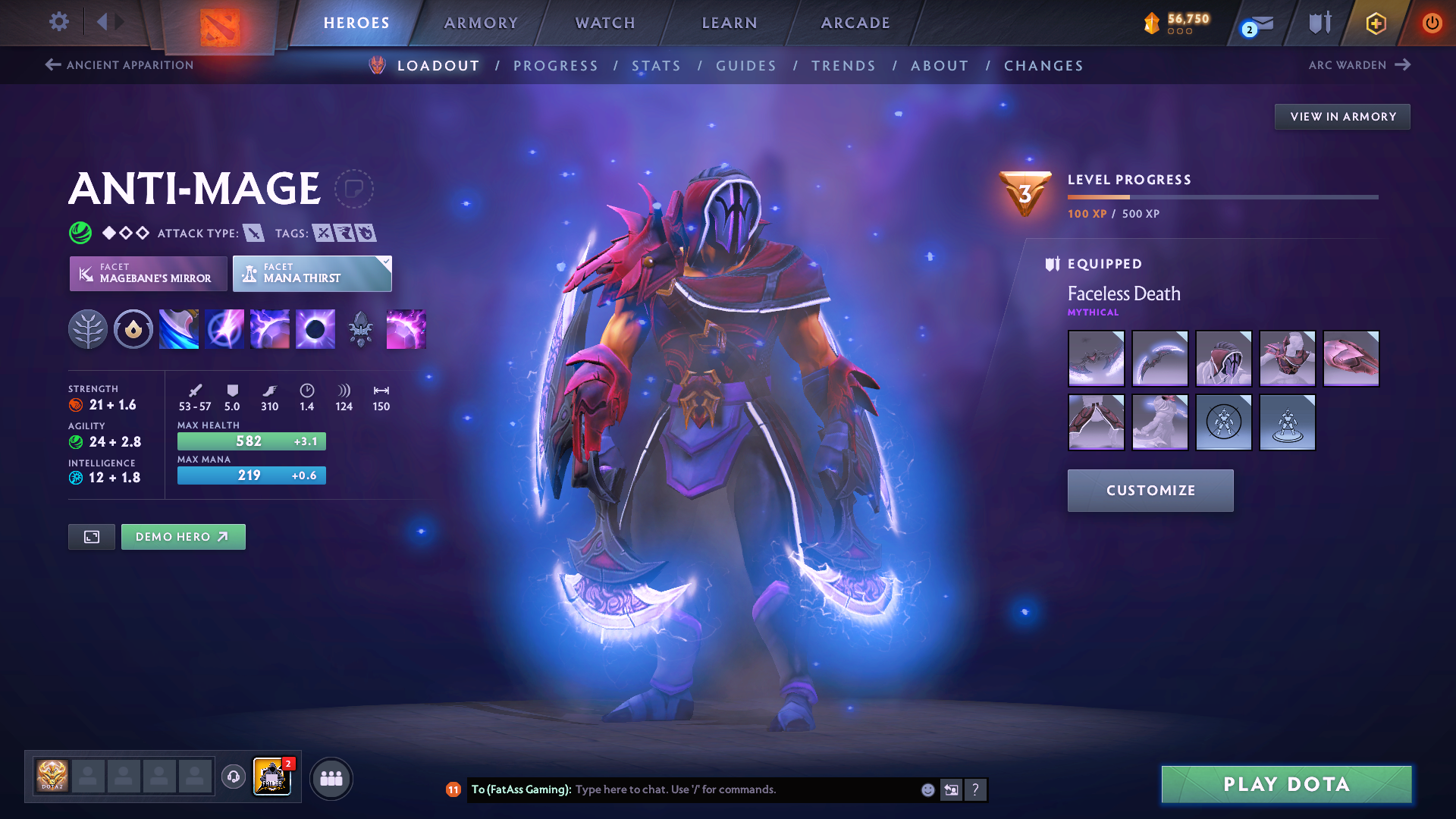
Task: Click View in Armory button
Action: [x=1342, y=117]
